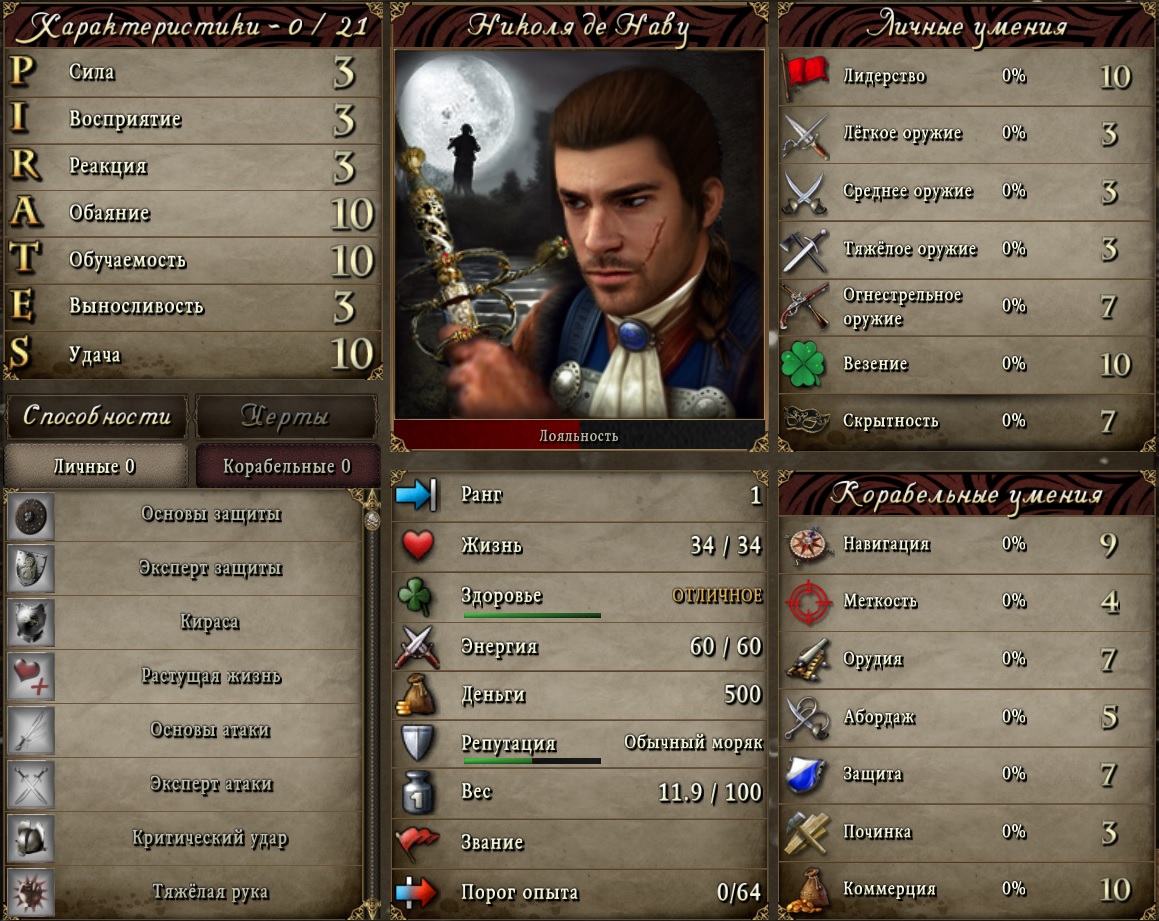Select the Обаяние attribute row

point(193,213)
